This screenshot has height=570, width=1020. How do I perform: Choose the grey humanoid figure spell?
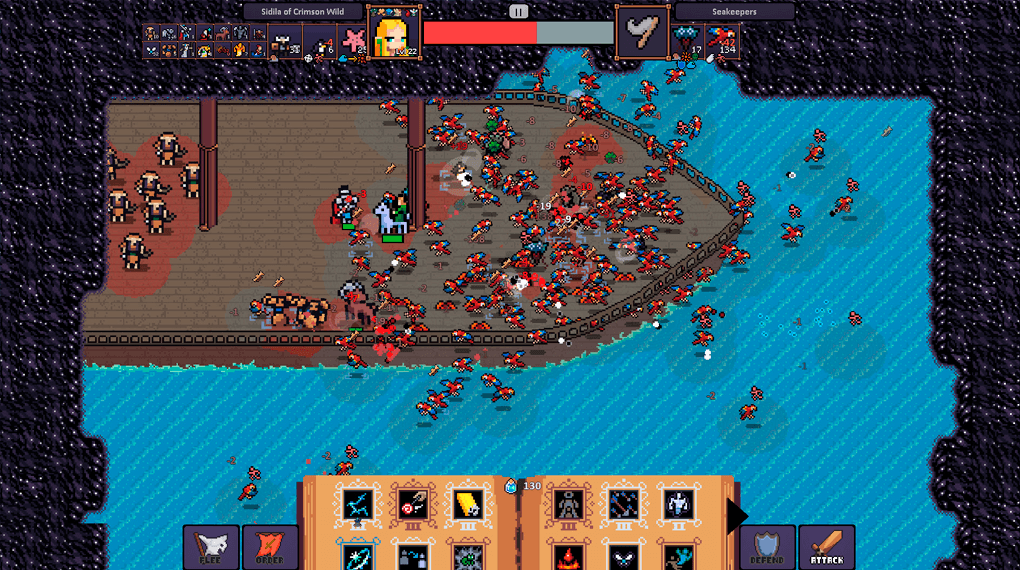coord(569,505)
